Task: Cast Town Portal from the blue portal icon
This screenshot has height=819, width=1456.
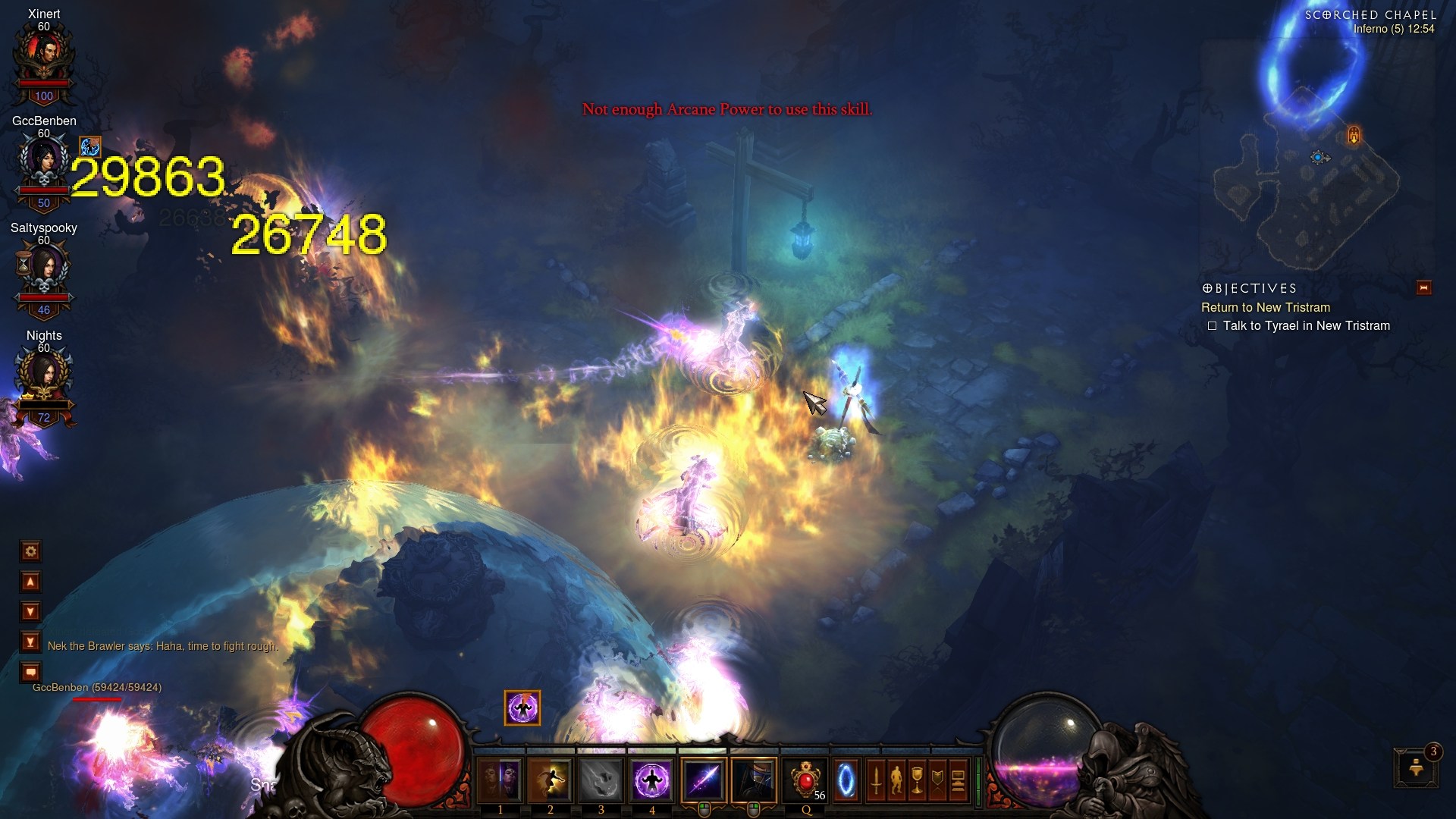Action: 846,780
